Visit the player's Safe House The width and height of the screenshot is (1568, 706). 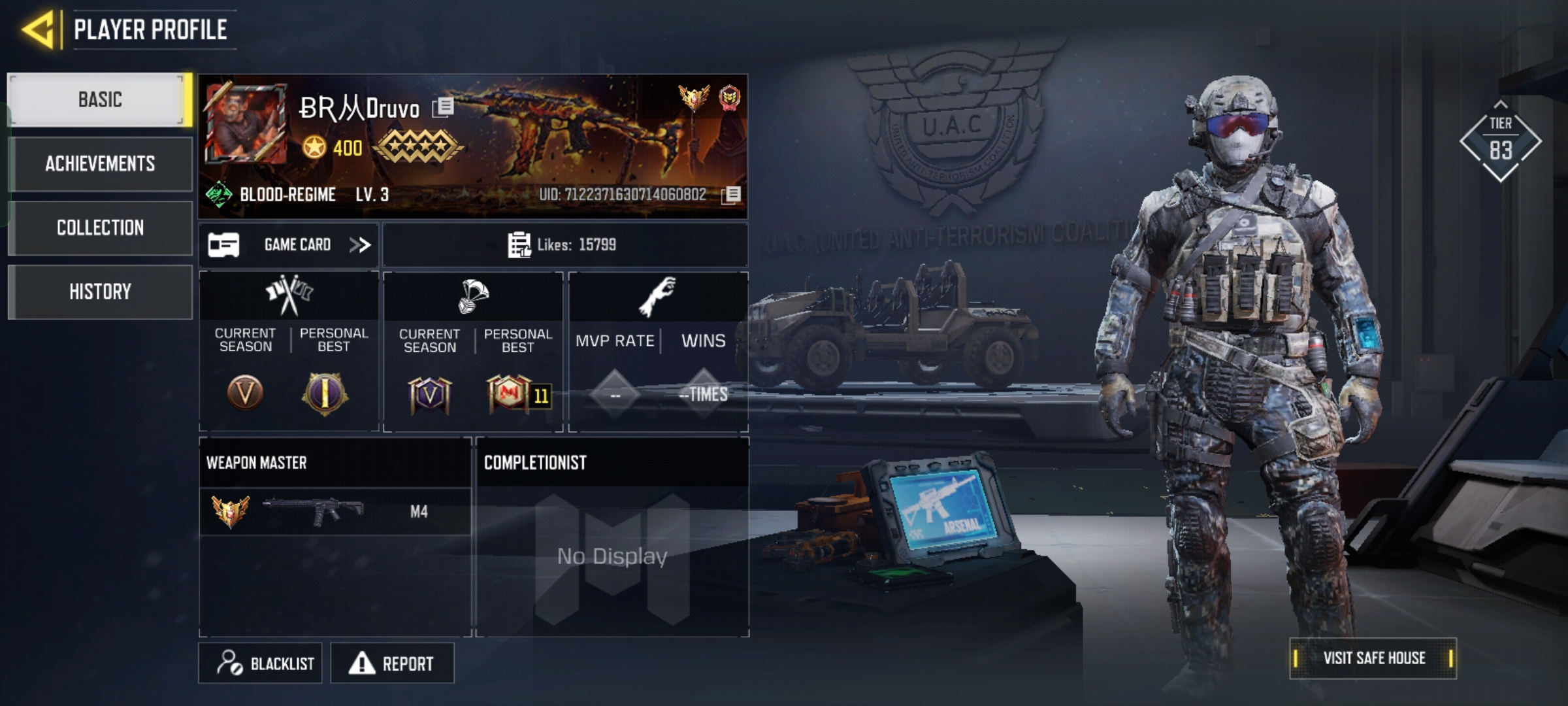point(1373,658)
